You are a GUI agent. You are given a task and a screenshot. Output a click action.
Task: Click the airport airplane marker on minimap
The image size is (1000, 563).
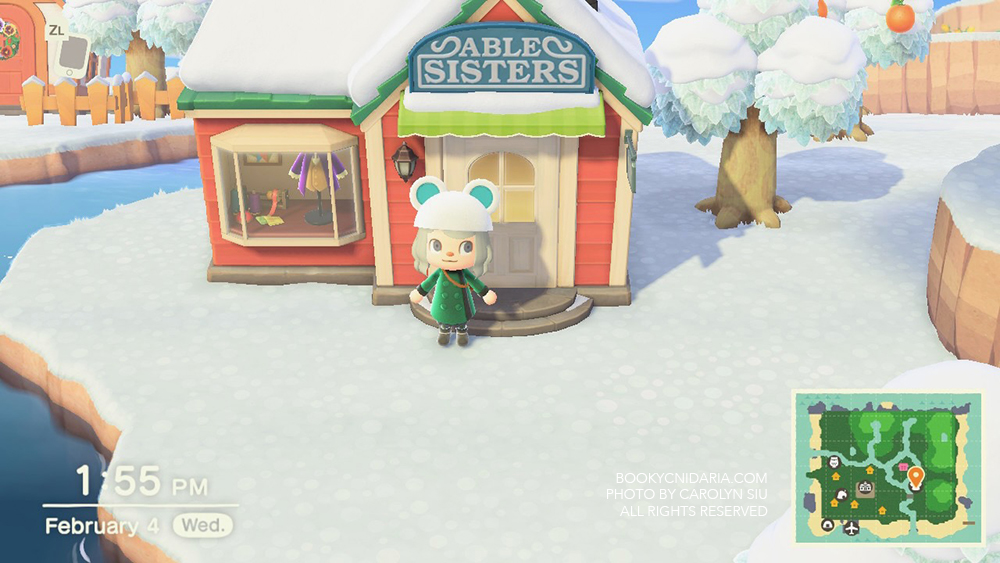tap(851, 527)
